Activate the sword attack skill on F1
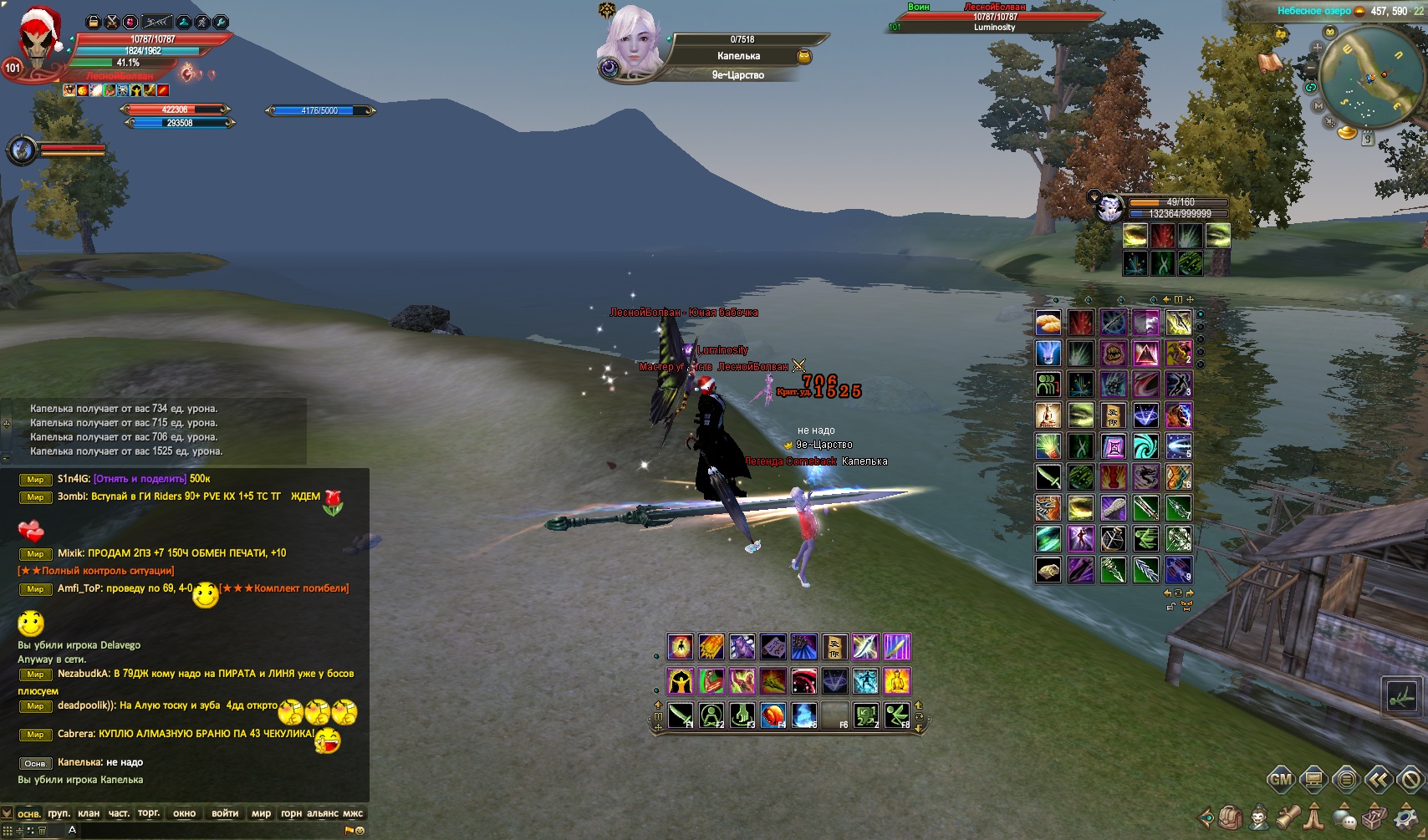The width and height of the screenshot is (1428, 840). tap(681, 715)
